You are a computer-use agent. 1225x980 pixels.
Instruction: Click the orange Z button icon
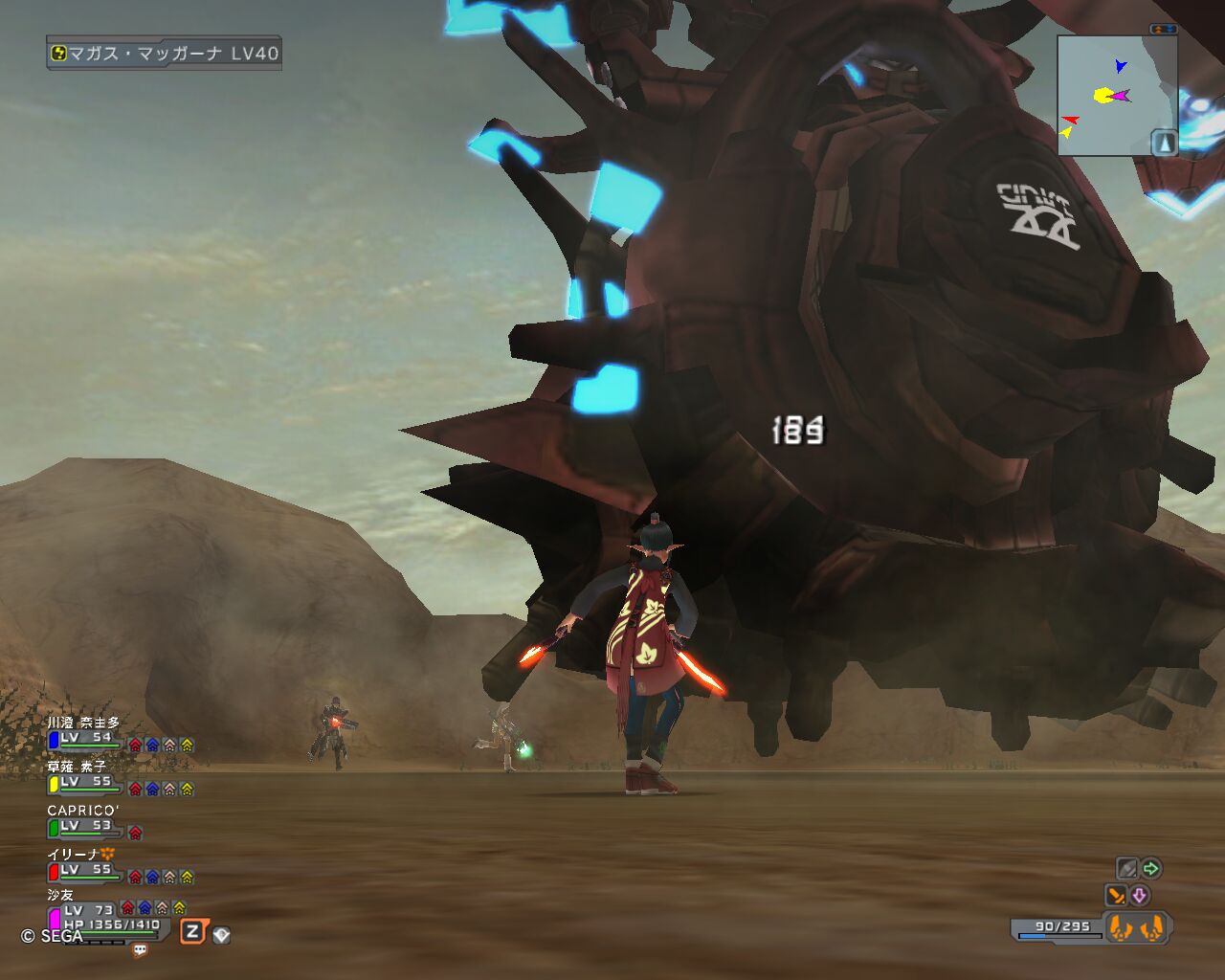[x=192, y=931]
